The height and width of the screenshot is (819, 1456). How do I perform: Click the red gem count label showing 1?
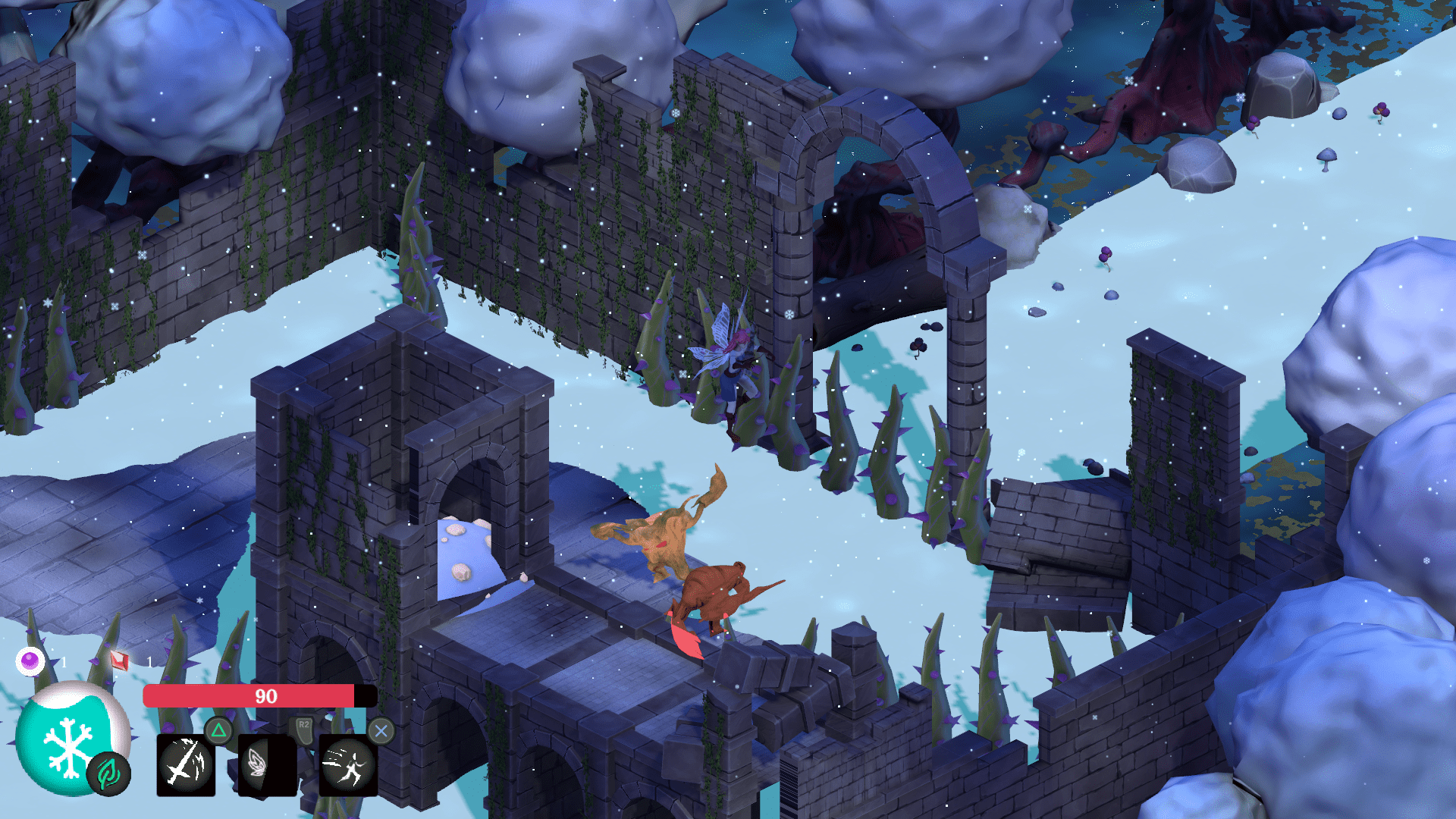click(151, 661)
